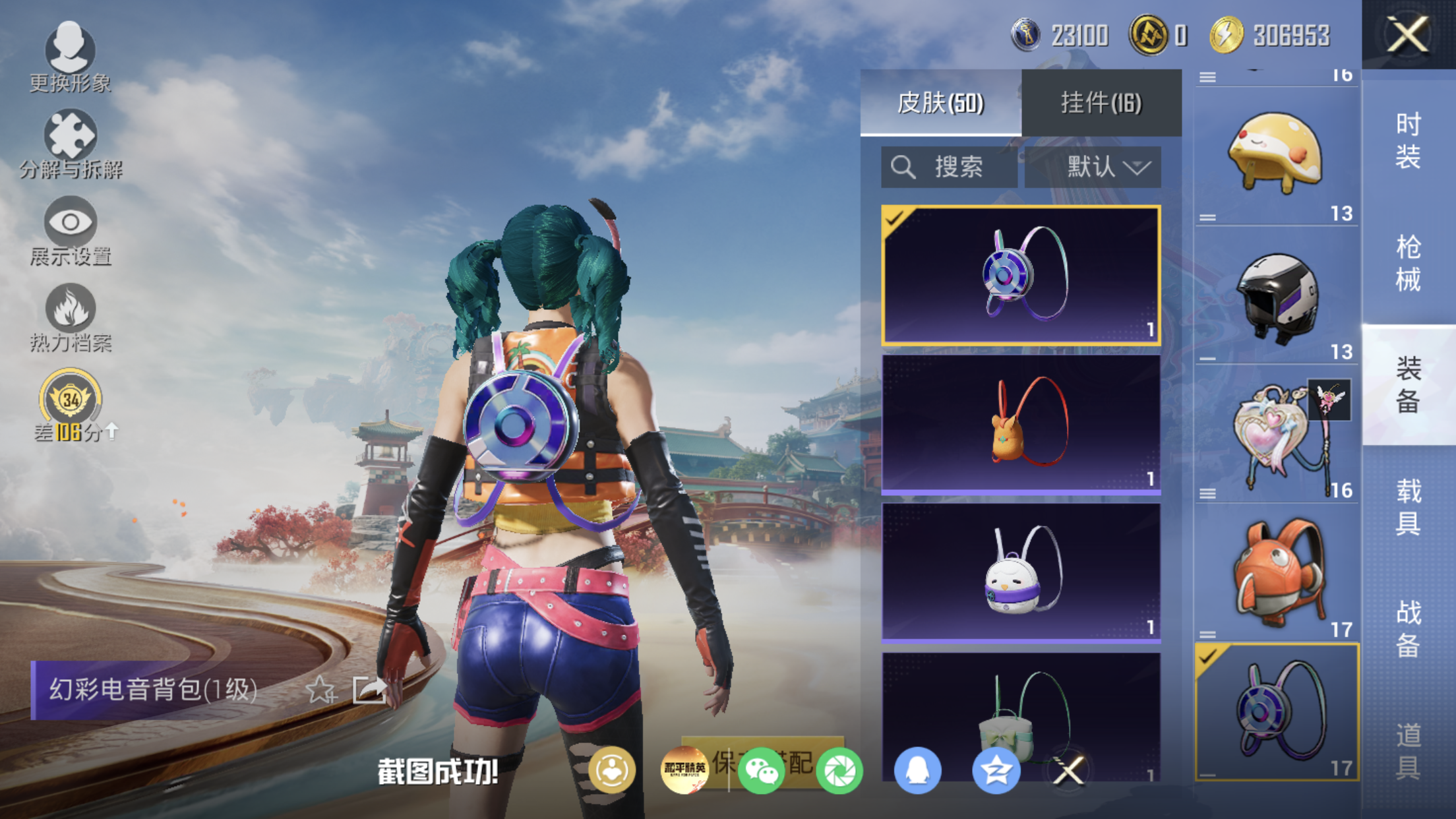This screenshot has width=1456, height=819.
Task: Favorite the backpack with the star icon
Action: pos(321,690)
